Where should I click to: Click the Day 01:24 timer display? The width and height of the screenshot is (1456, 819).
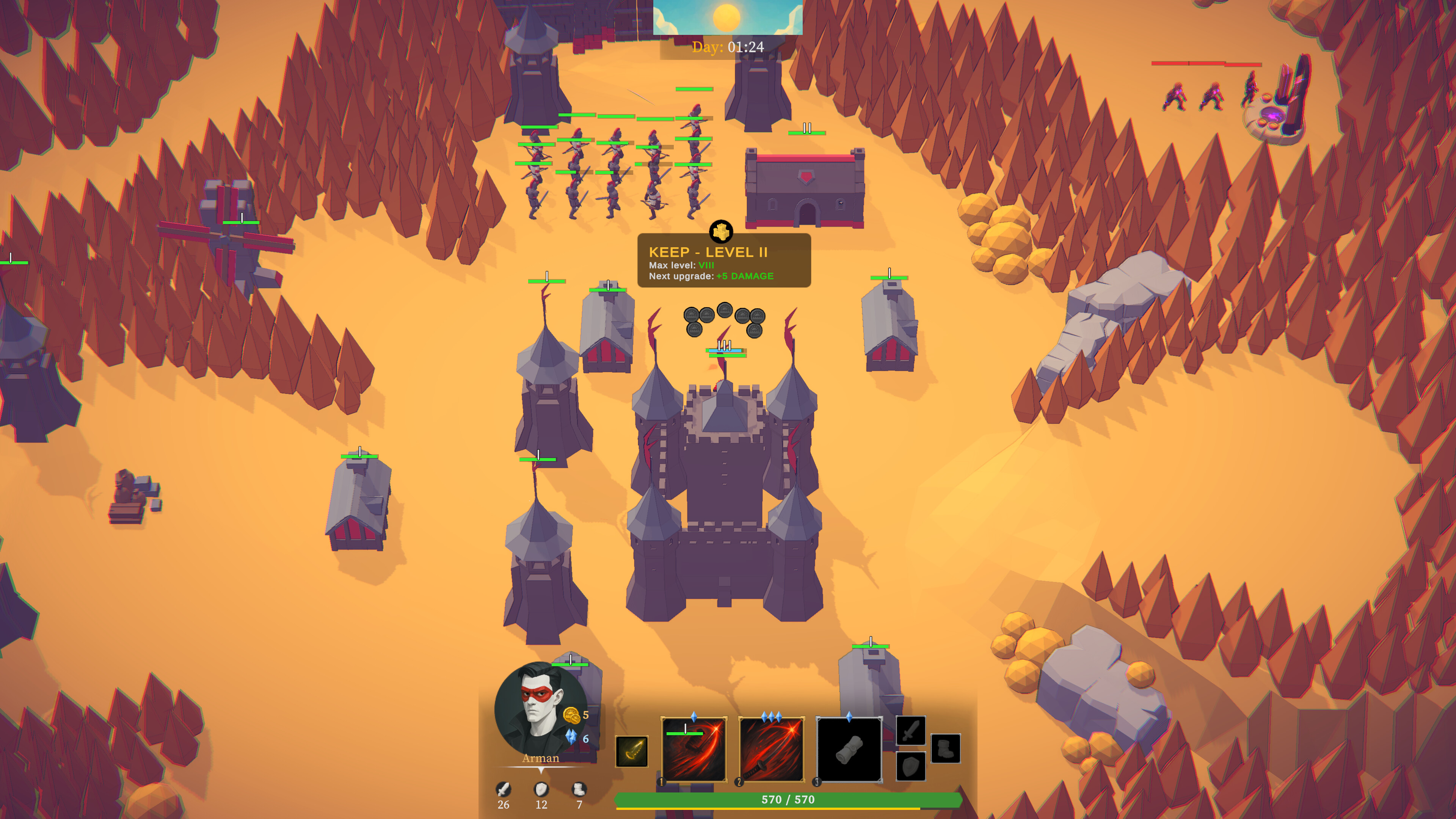click(x=728, y=47)
